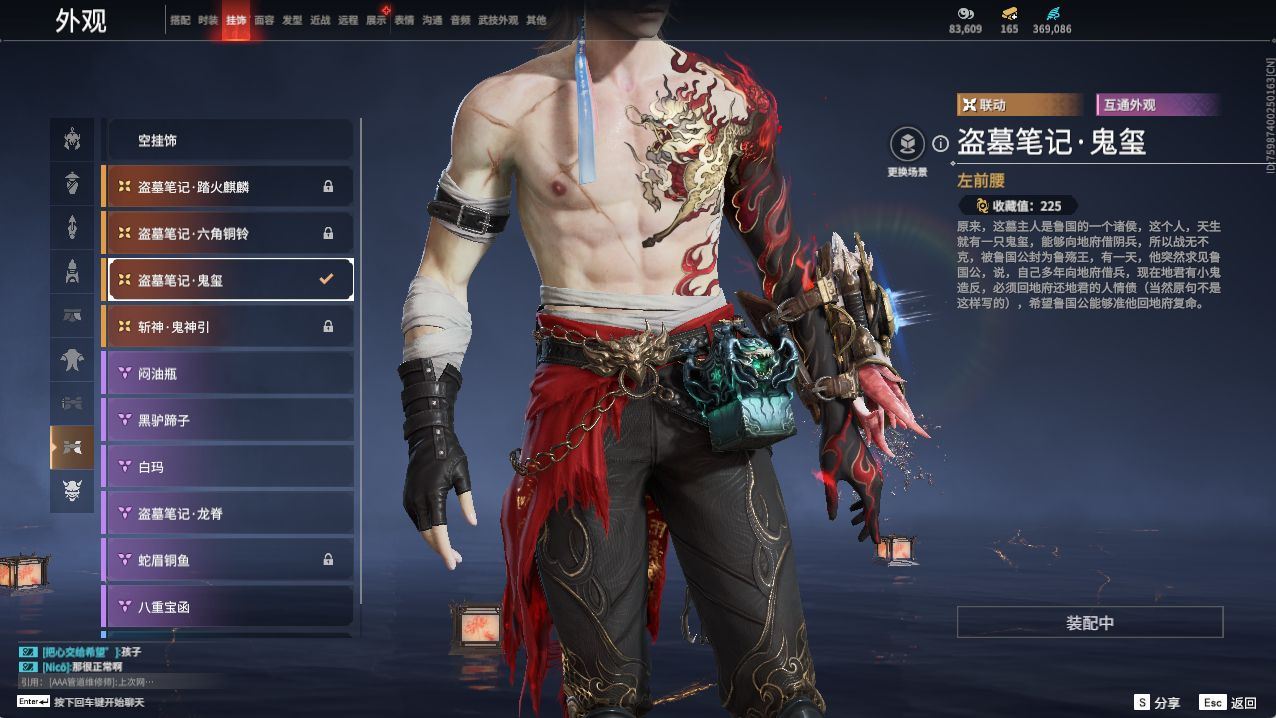The width and height of the screenshot is (1276, 718).
Task: Select the demon mask slot category
Action: [72, 491]
